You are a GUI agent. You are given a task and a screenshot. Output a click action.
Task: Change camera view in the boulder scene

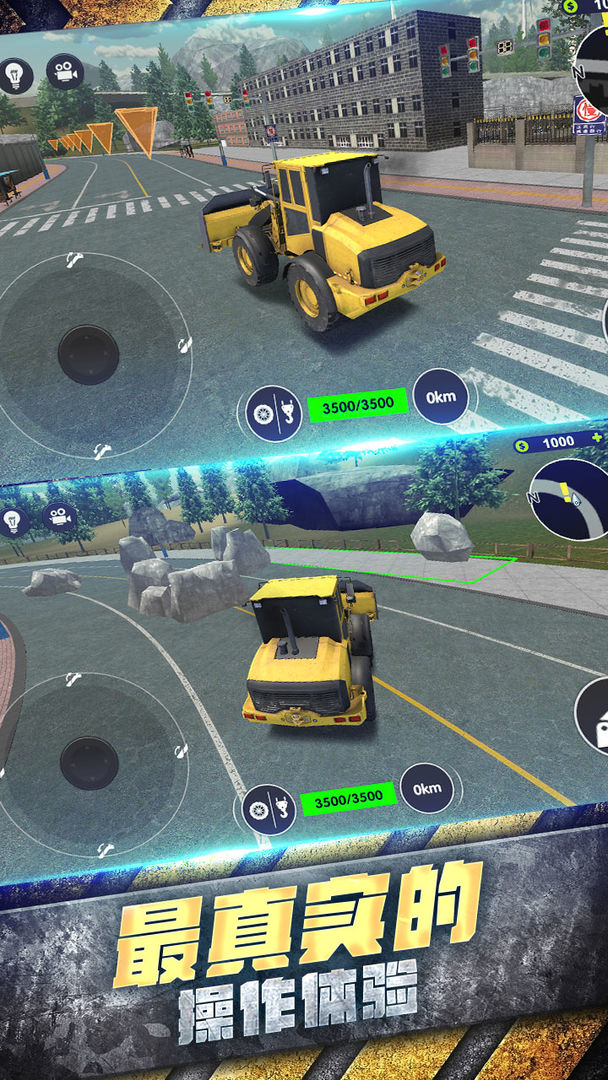60,516
